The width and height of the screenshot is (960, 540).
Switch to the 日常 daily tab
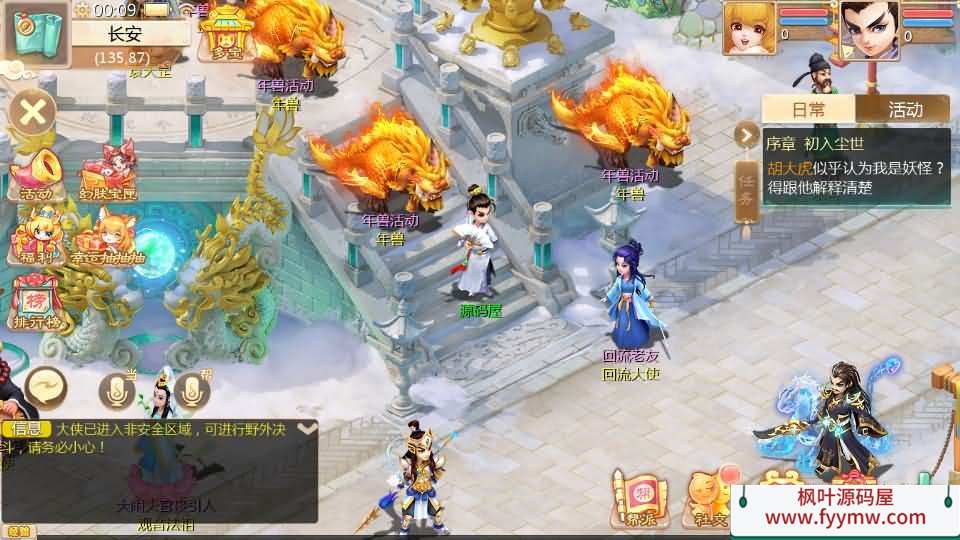pyautogui.click(x=809, y=109)
